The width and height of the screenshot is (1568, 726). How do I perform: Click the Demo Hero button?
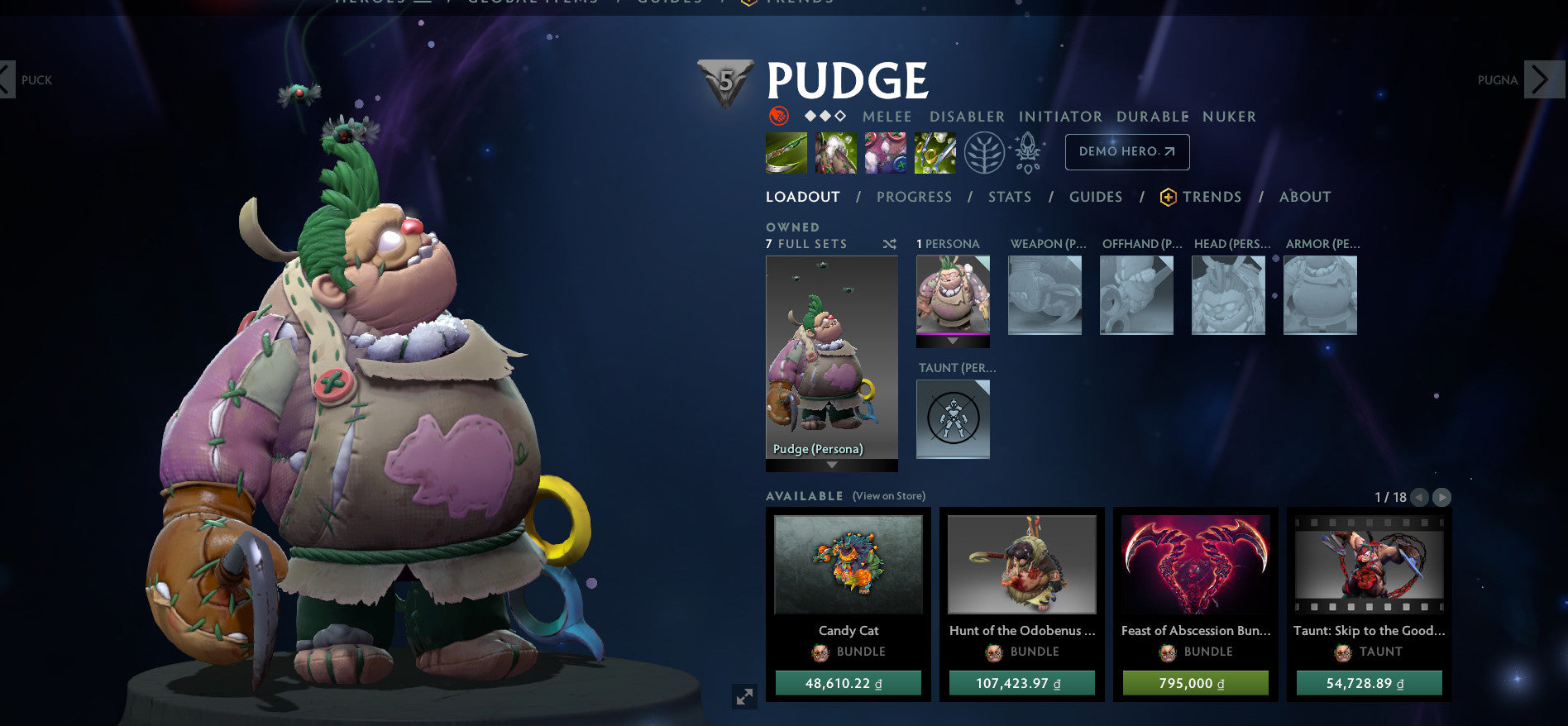[x=1126, y=152]
